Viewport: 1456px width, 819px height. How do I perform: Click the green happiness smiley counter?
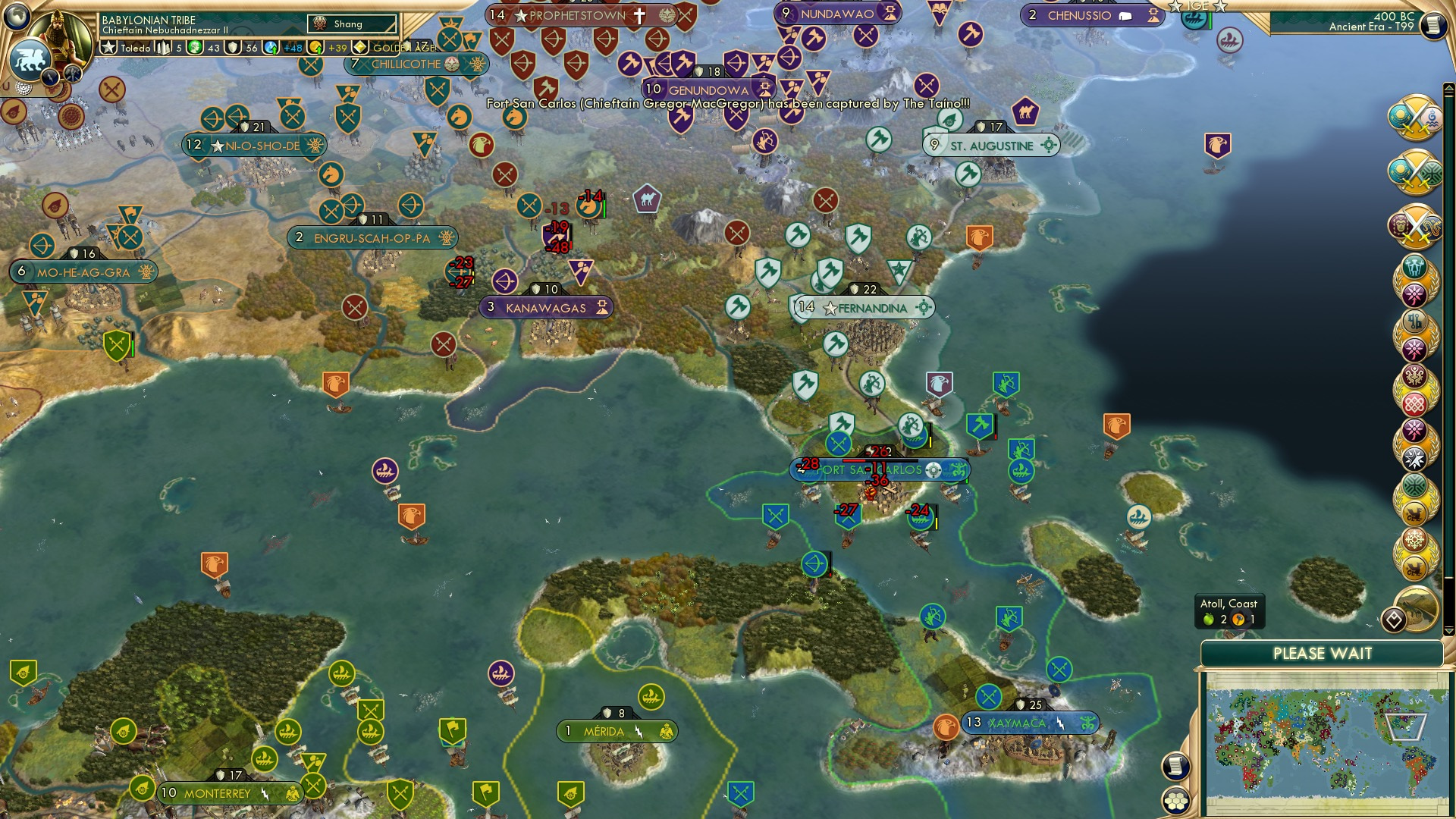[196, 49]
